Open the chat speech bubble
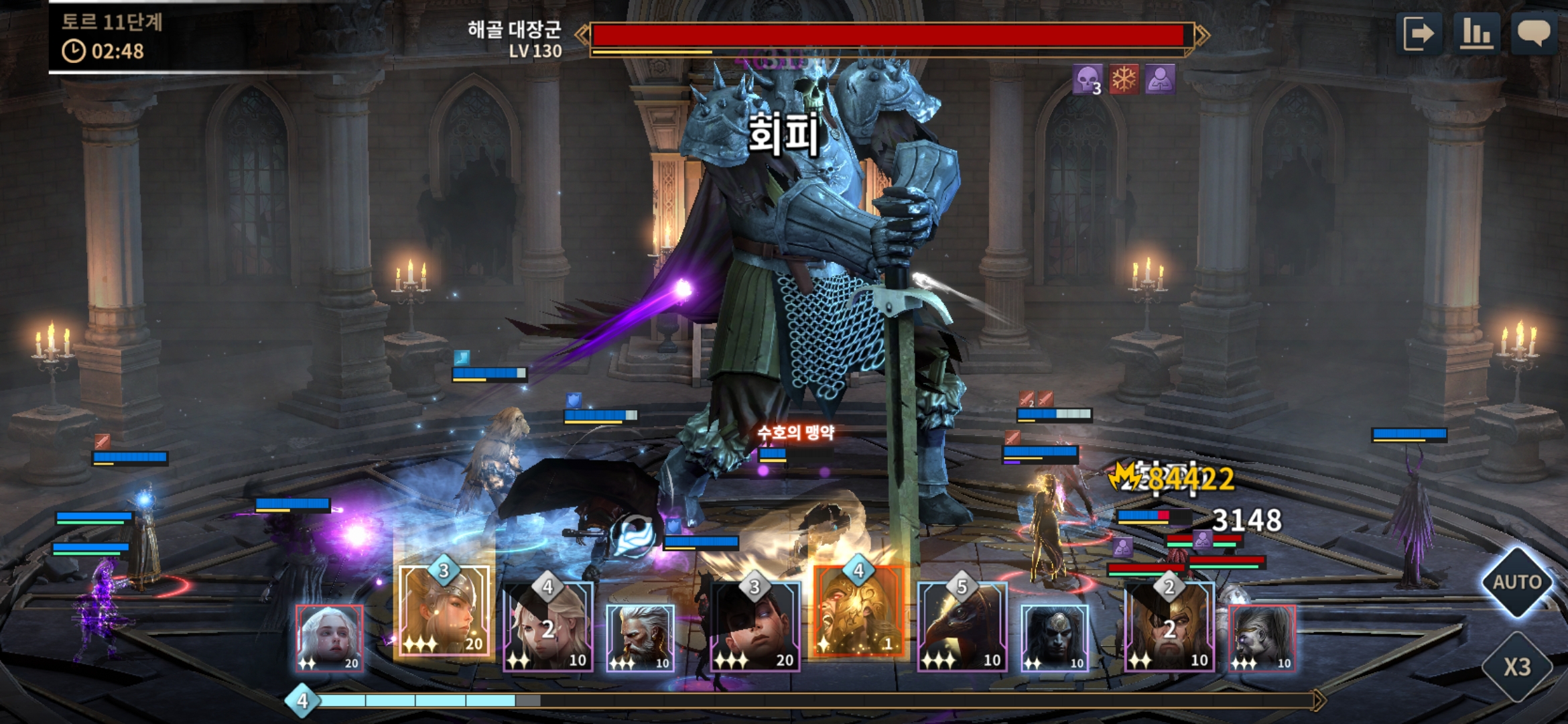Viewport: 1568px width, 724px height. tap(1533, 34)
